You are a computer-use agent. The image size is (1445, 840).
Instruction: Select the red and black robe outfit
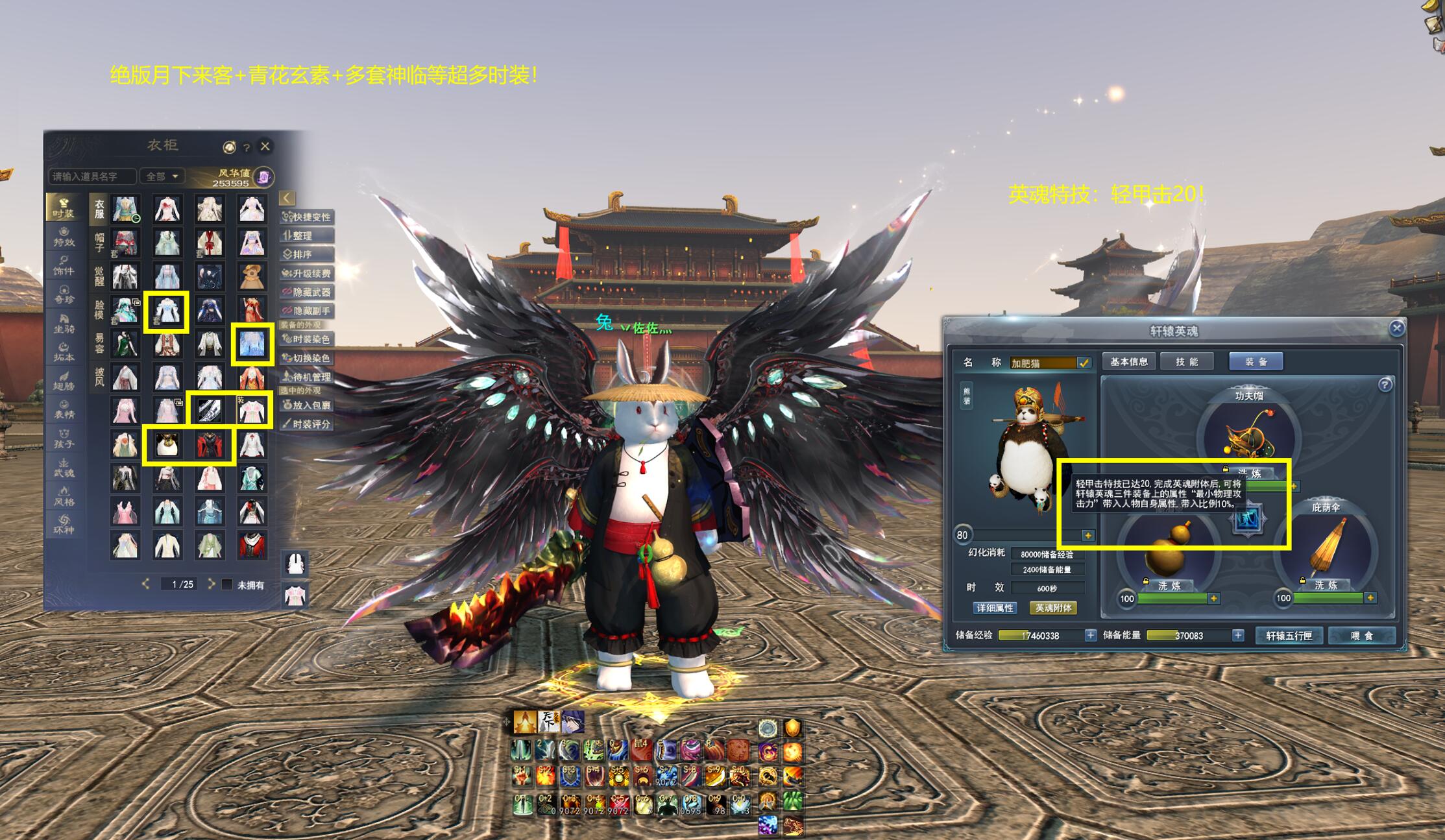click(210, 444)
